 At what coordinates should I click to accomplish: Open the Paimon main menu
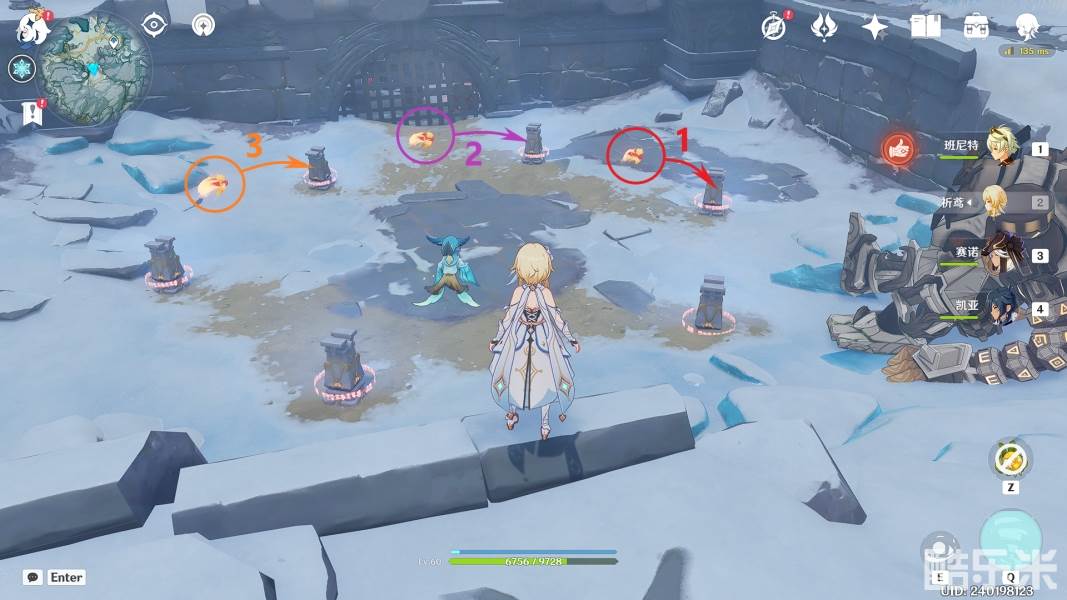click(x=31, y=27)
